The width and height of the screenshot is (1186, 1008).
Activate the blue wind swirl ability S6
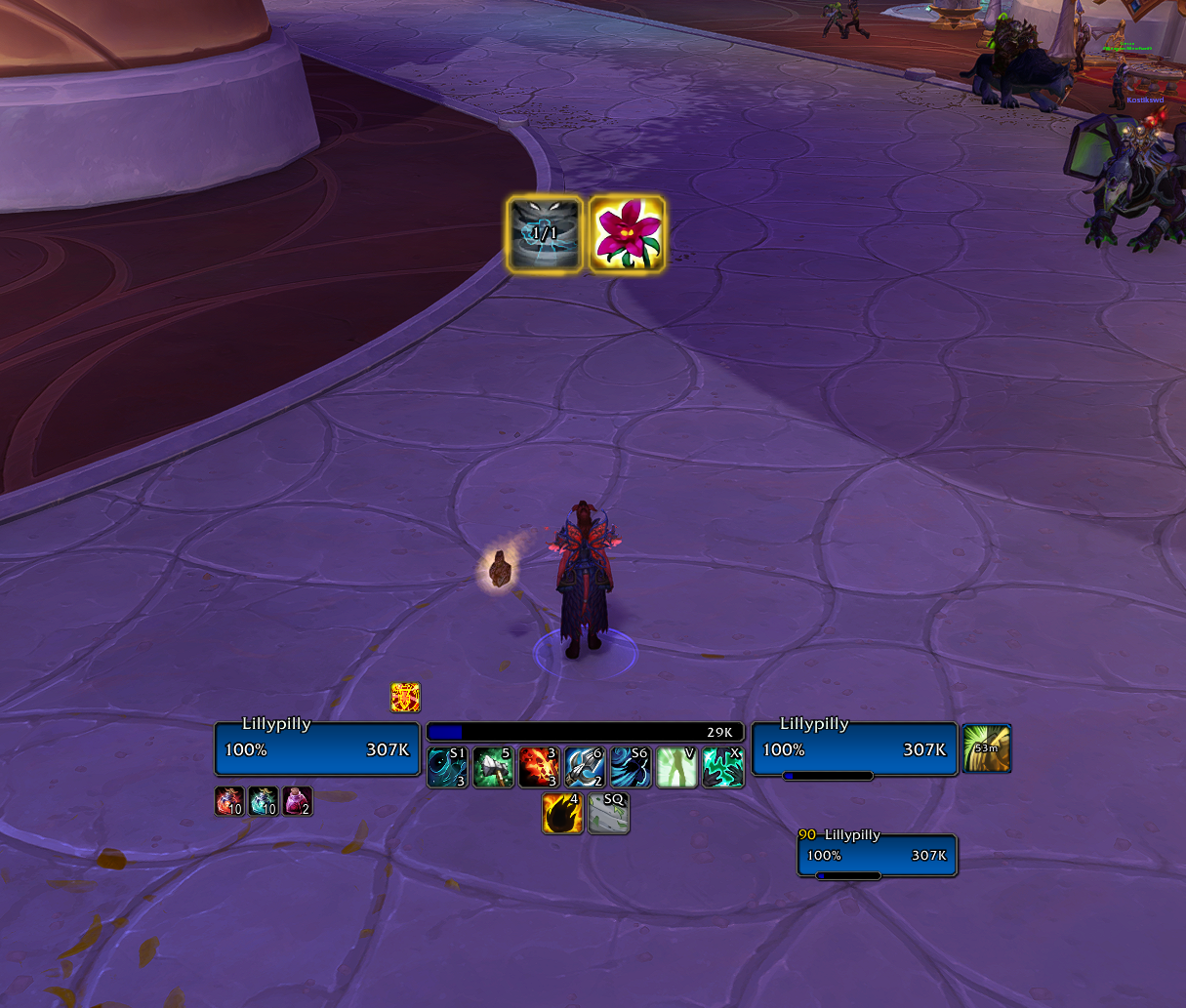click(x=631, y=768)
